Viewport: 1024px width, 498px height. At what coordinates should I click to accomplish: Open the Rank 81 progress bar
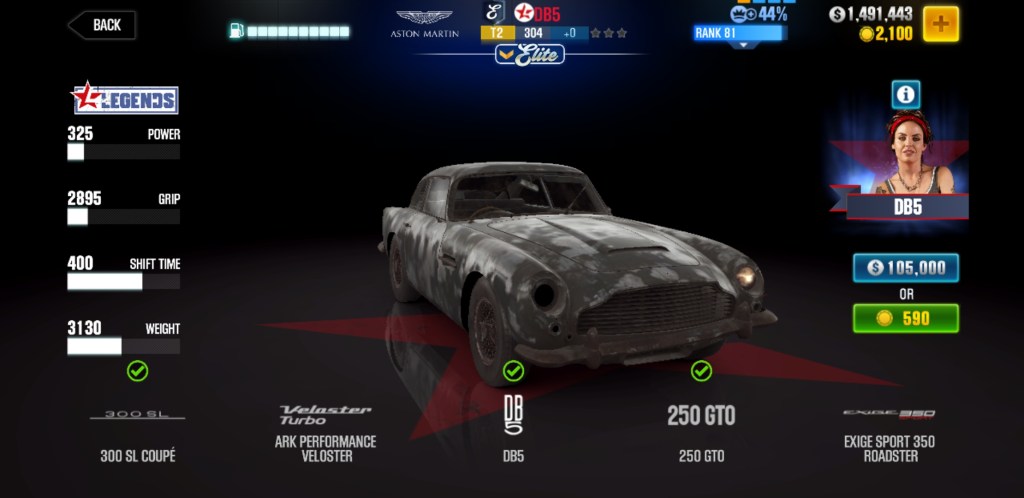740,33
